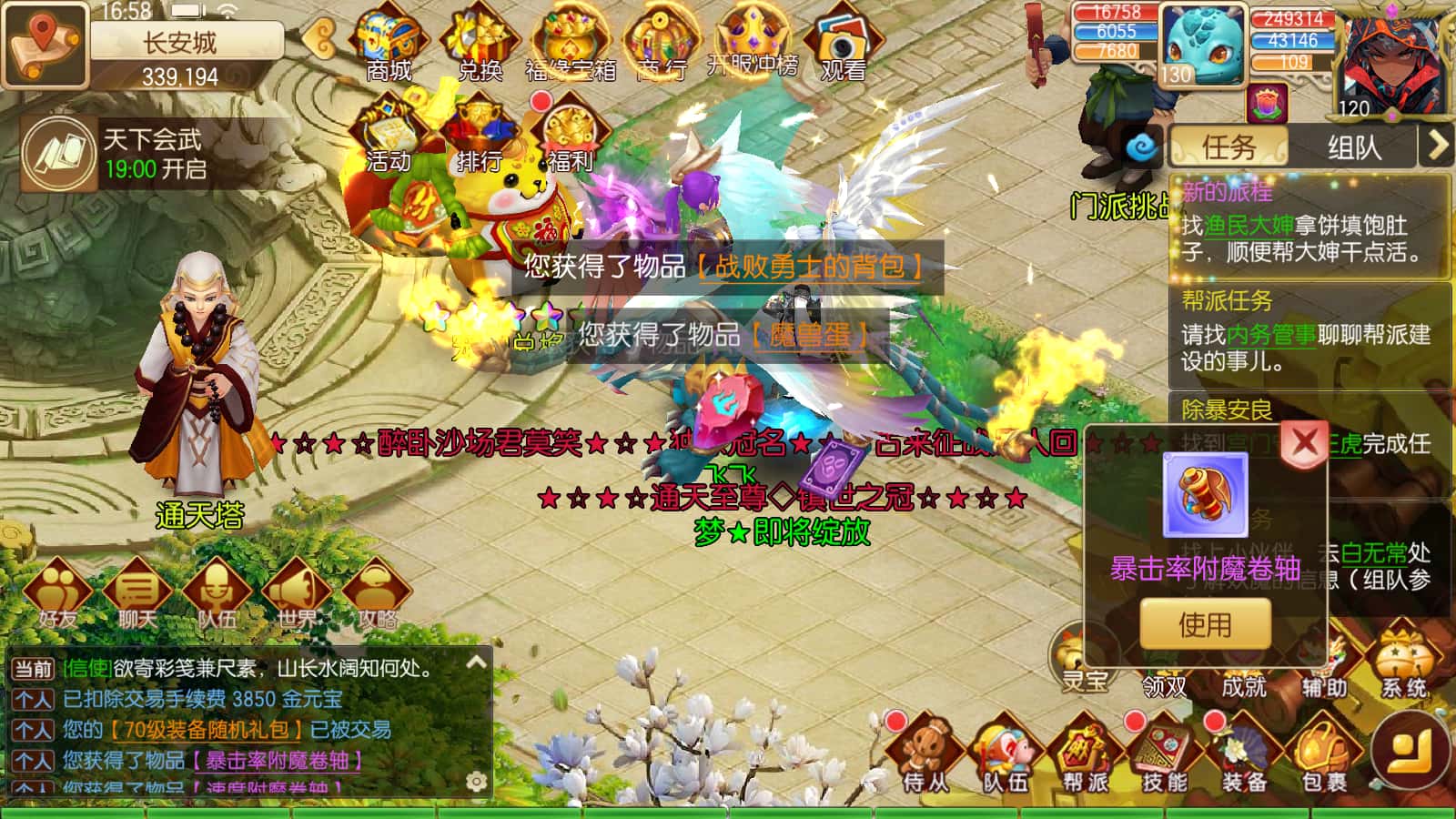
Task: Select the 任务 quest tab
Action: click(1228, 147)
